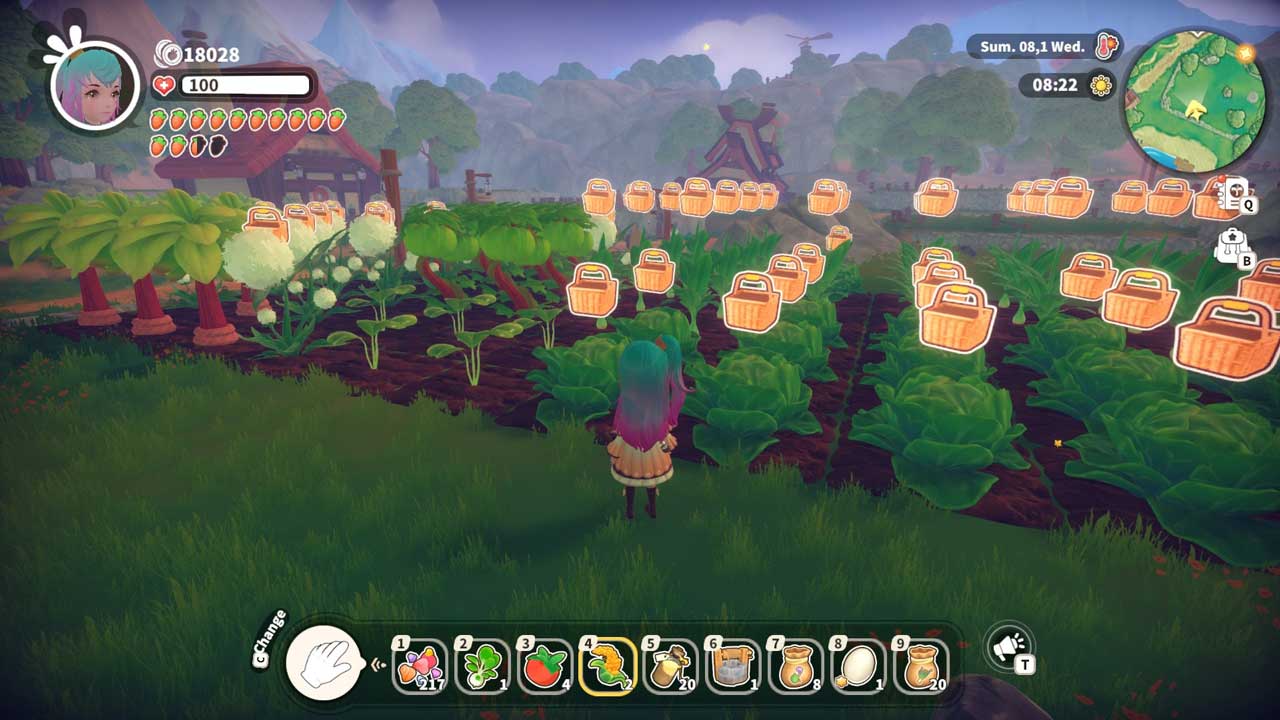The image size is (1280, 720).
Task: Click the thermometer season icon
Action: [x=1106, y=46]
